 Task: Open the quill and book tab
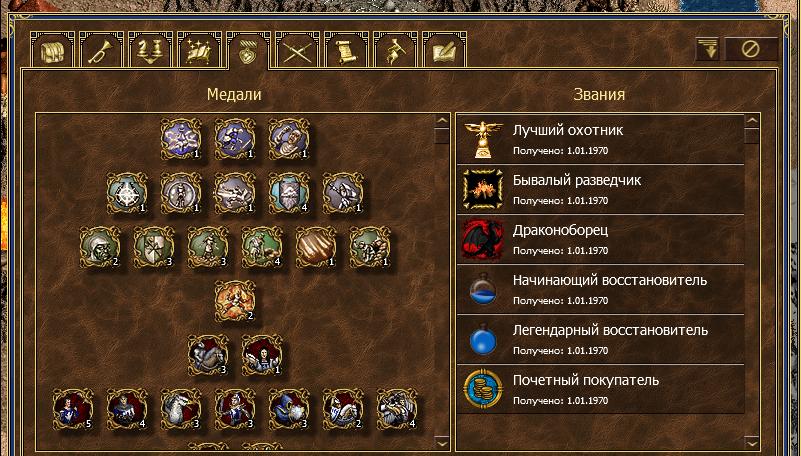tap(444, 50)
